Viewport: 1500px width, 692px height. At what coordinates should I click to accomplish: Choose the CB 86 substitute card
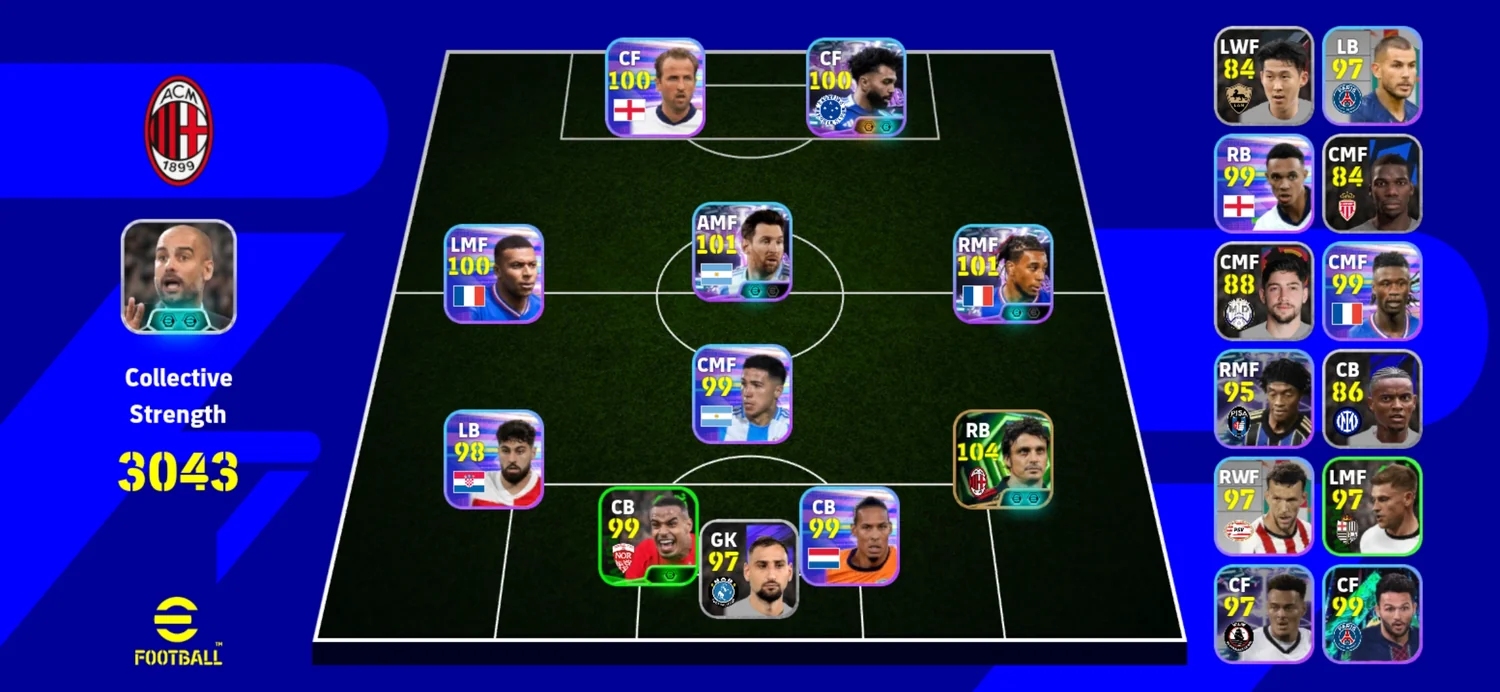point(1372,399)
